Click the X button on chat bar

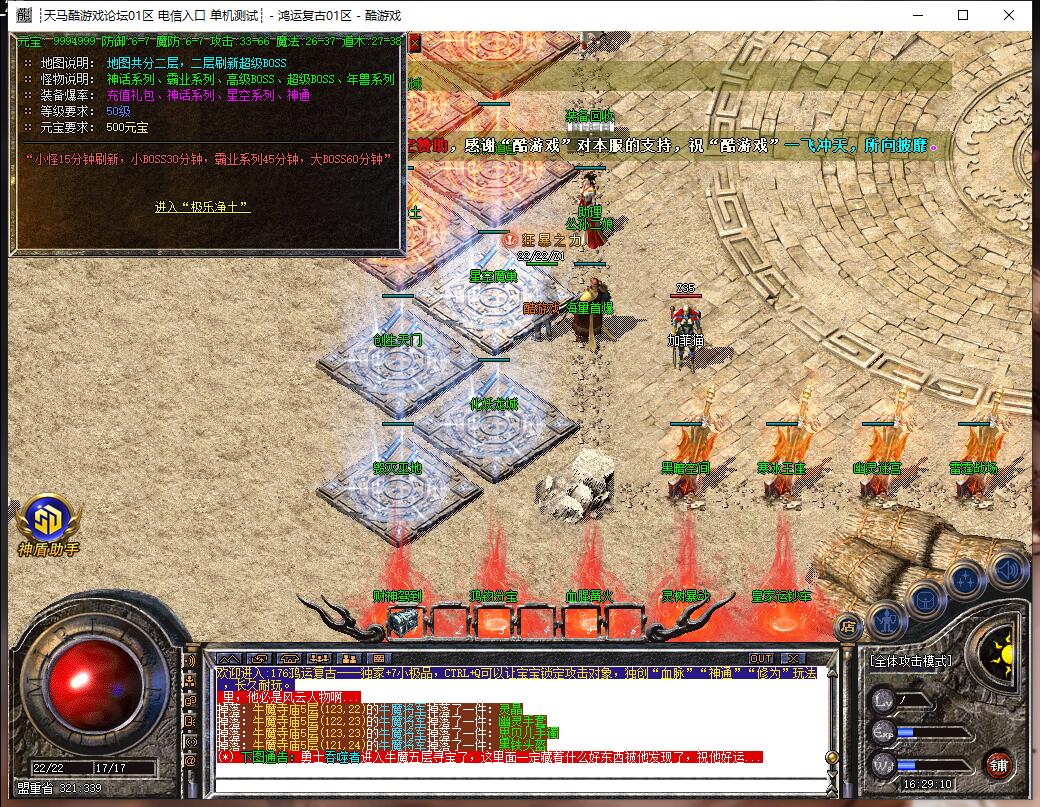click(793, 658)
